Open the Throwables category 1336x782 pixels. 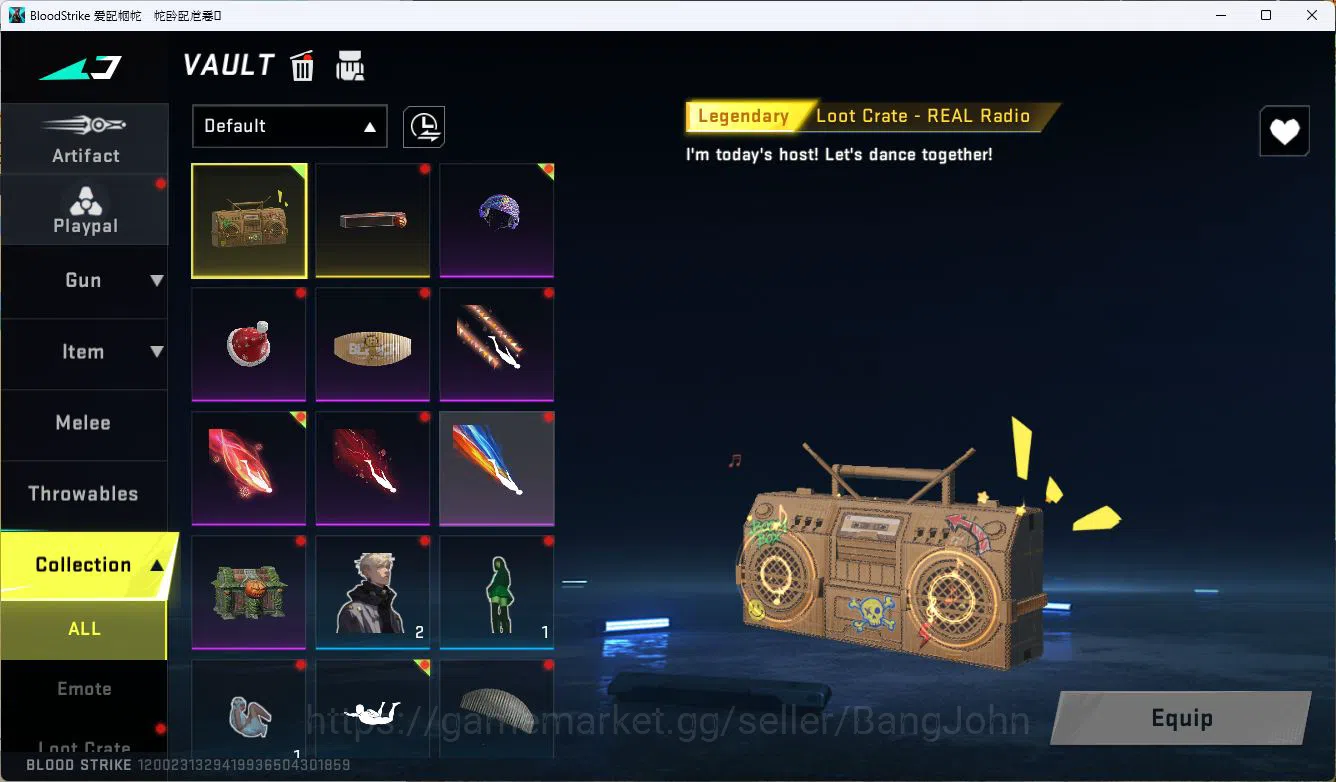[x=85, y=493]
